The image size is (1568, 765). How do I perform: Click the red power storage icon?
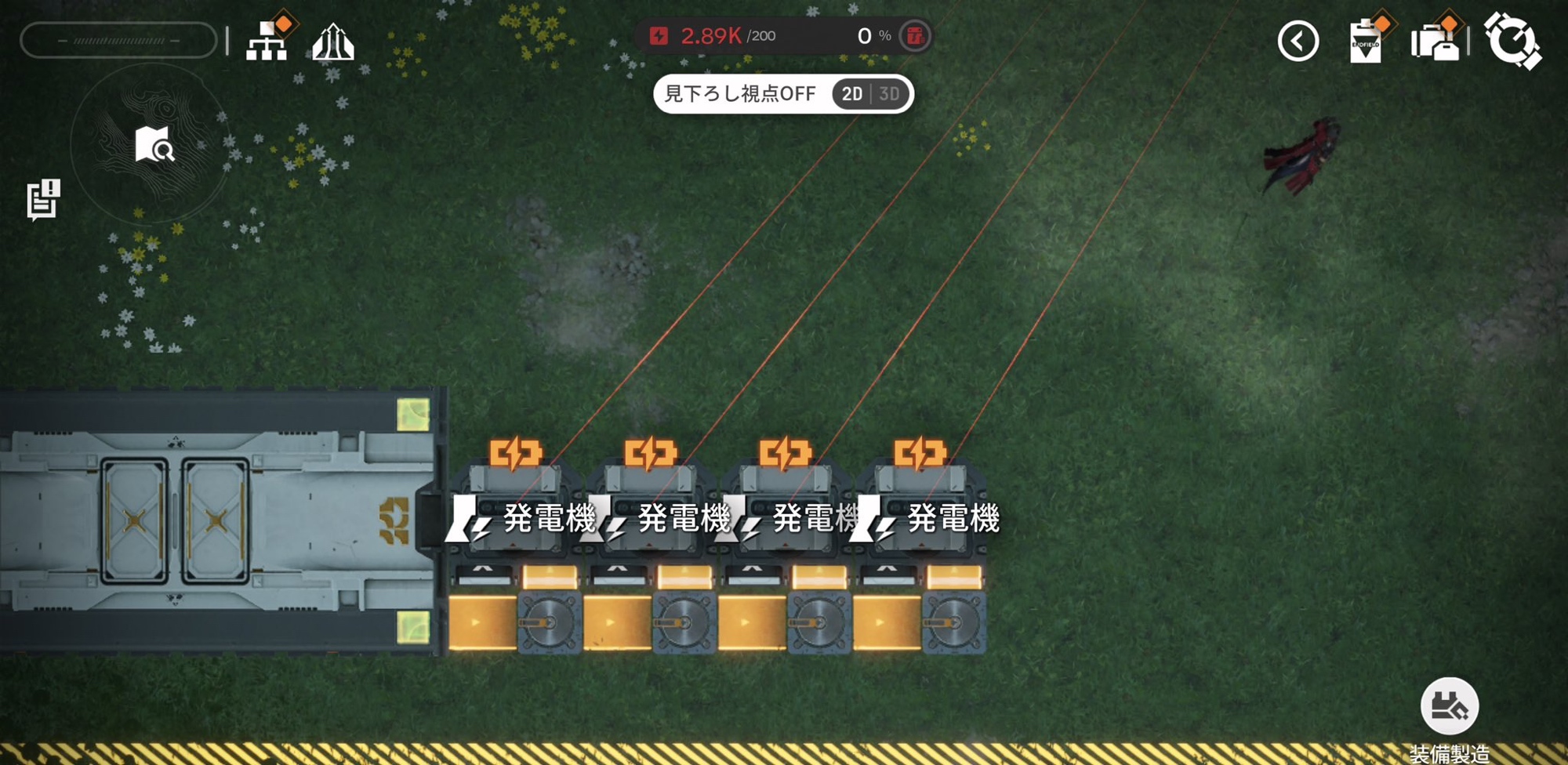pyautogui.click(x=914, y=36)
